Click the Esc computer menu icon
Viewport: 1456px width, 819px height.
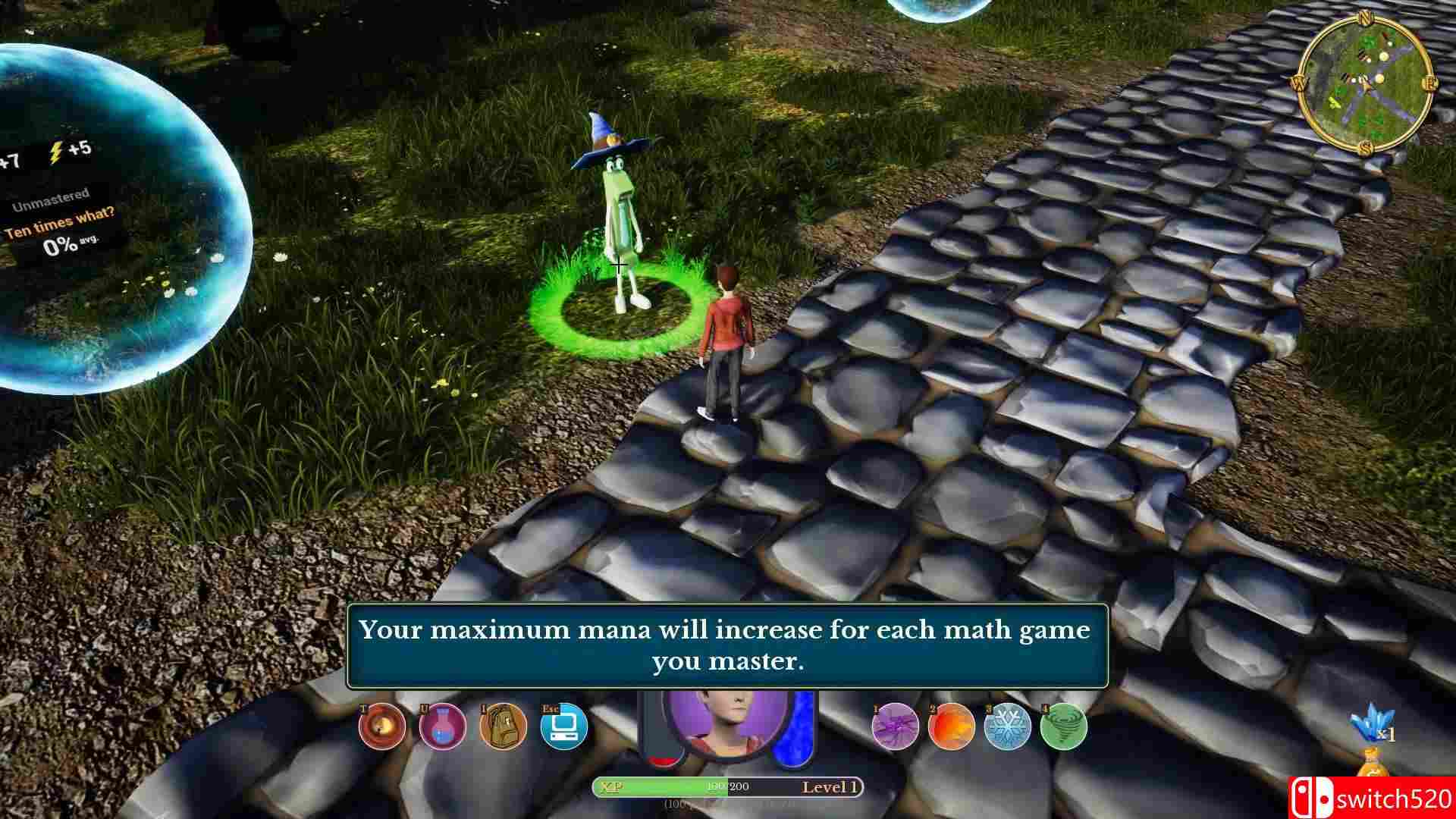[x=563, y=726]
